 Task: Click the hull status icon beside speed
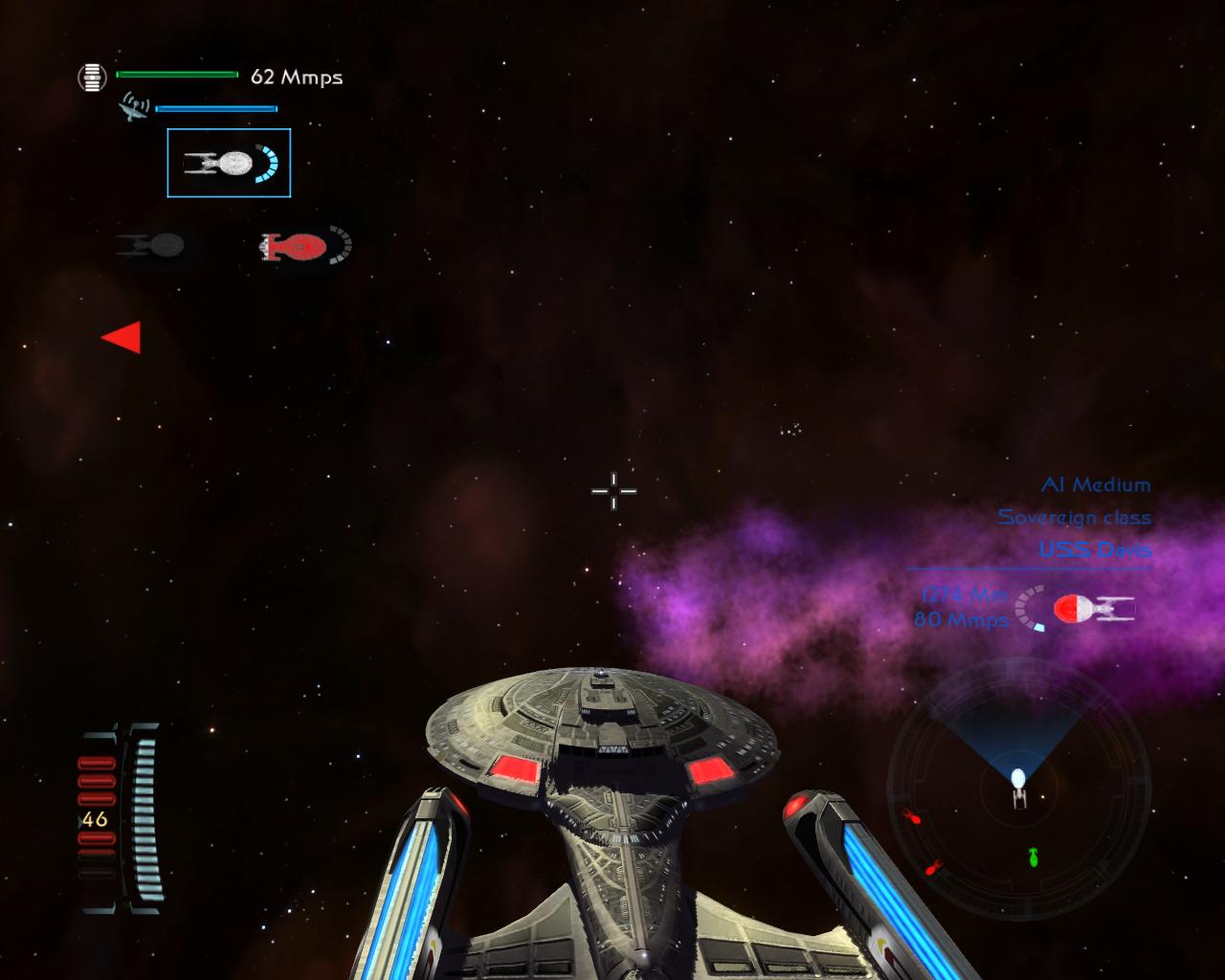92,77
